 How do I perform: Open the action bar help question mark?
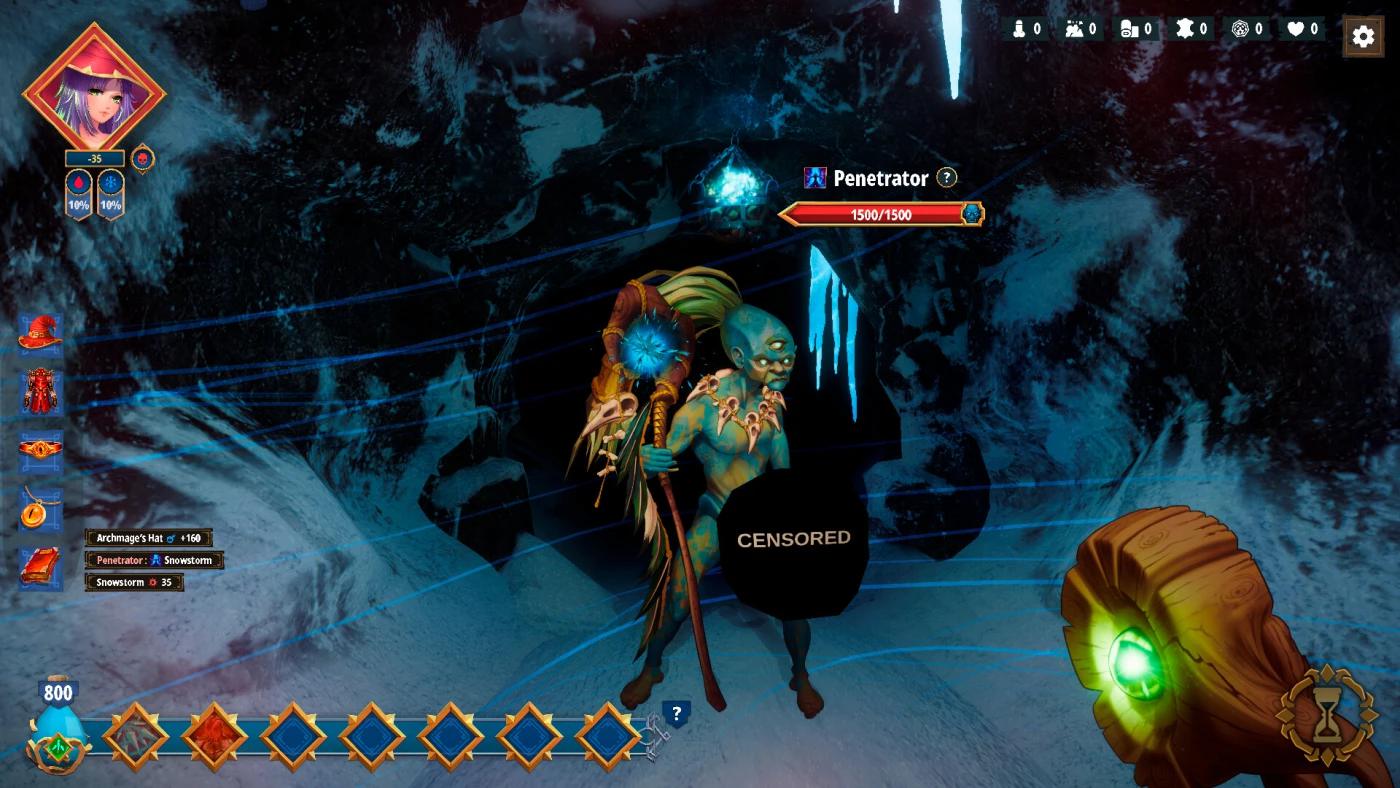point(677,714)
